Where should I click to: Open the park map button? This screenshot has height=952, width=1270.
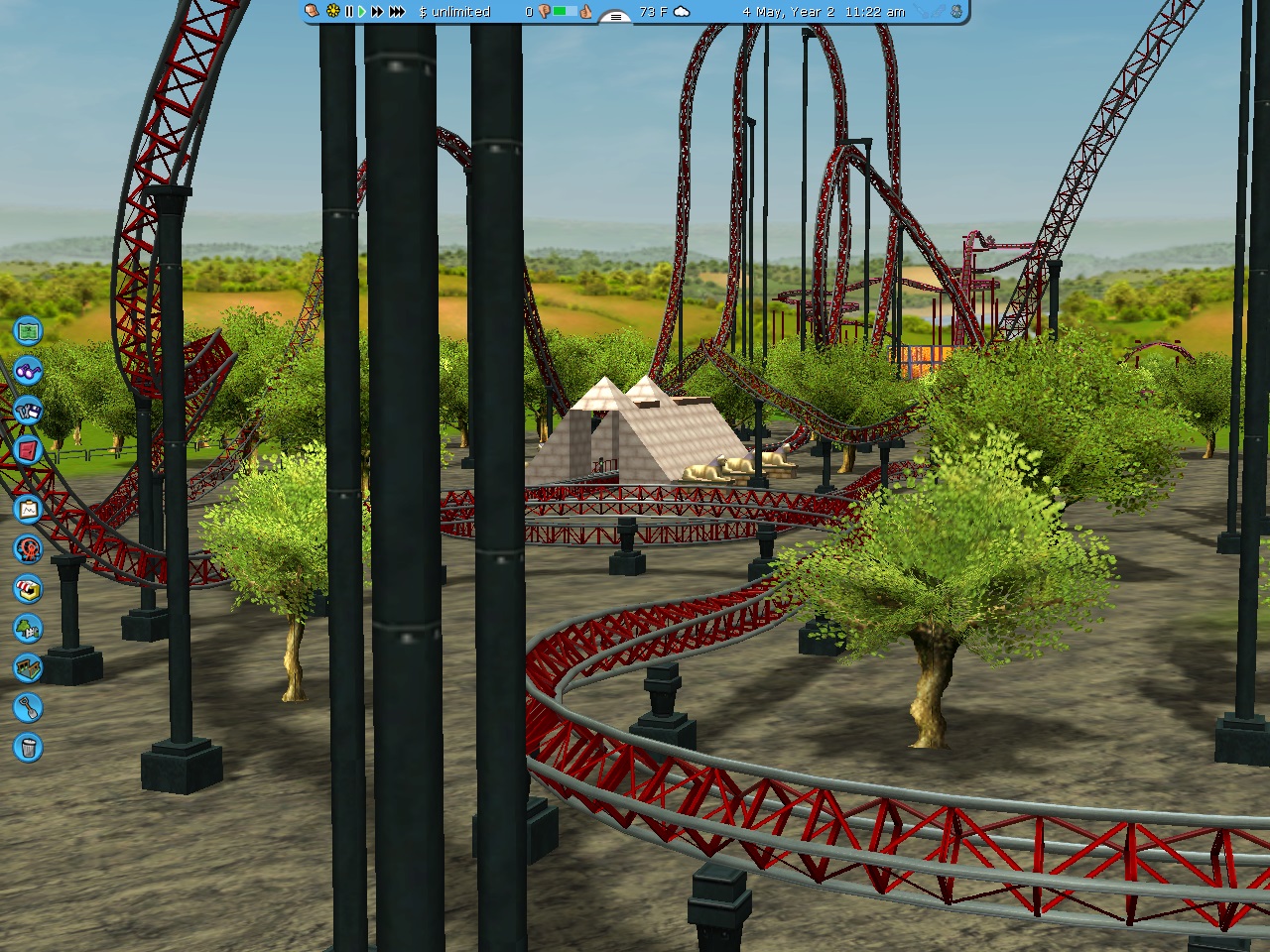(28, 330)
